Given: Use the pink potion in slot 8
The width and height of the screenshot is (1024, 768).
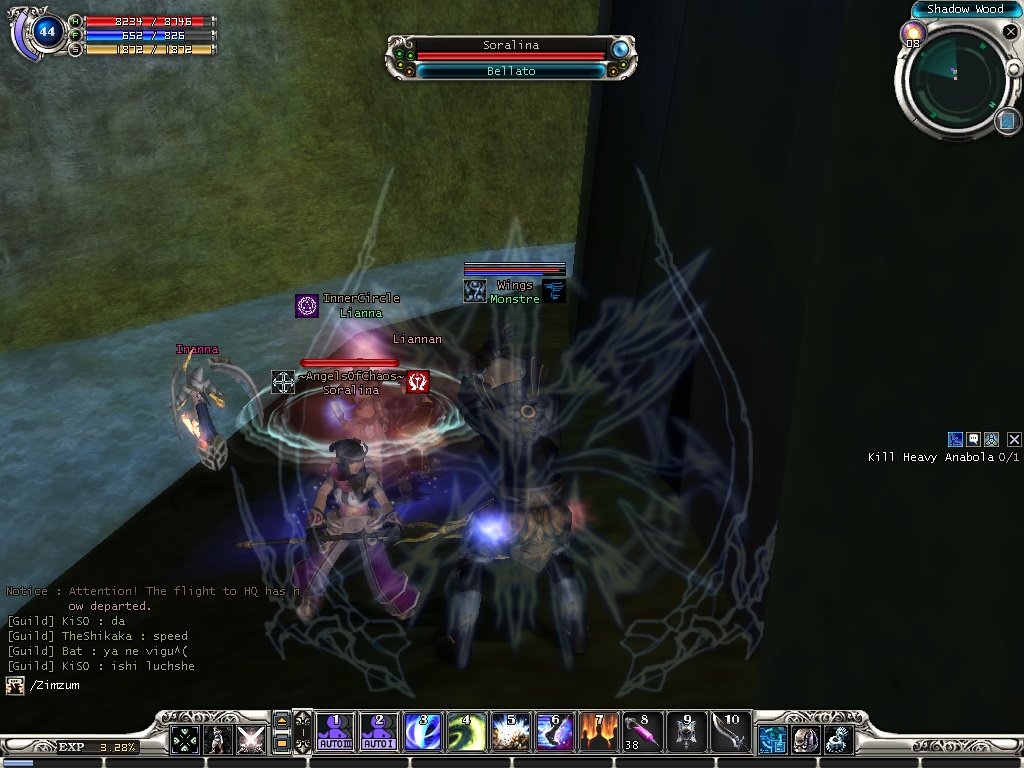Looking at the screenshot, I should pyautogui.click(x=642, y=732).
